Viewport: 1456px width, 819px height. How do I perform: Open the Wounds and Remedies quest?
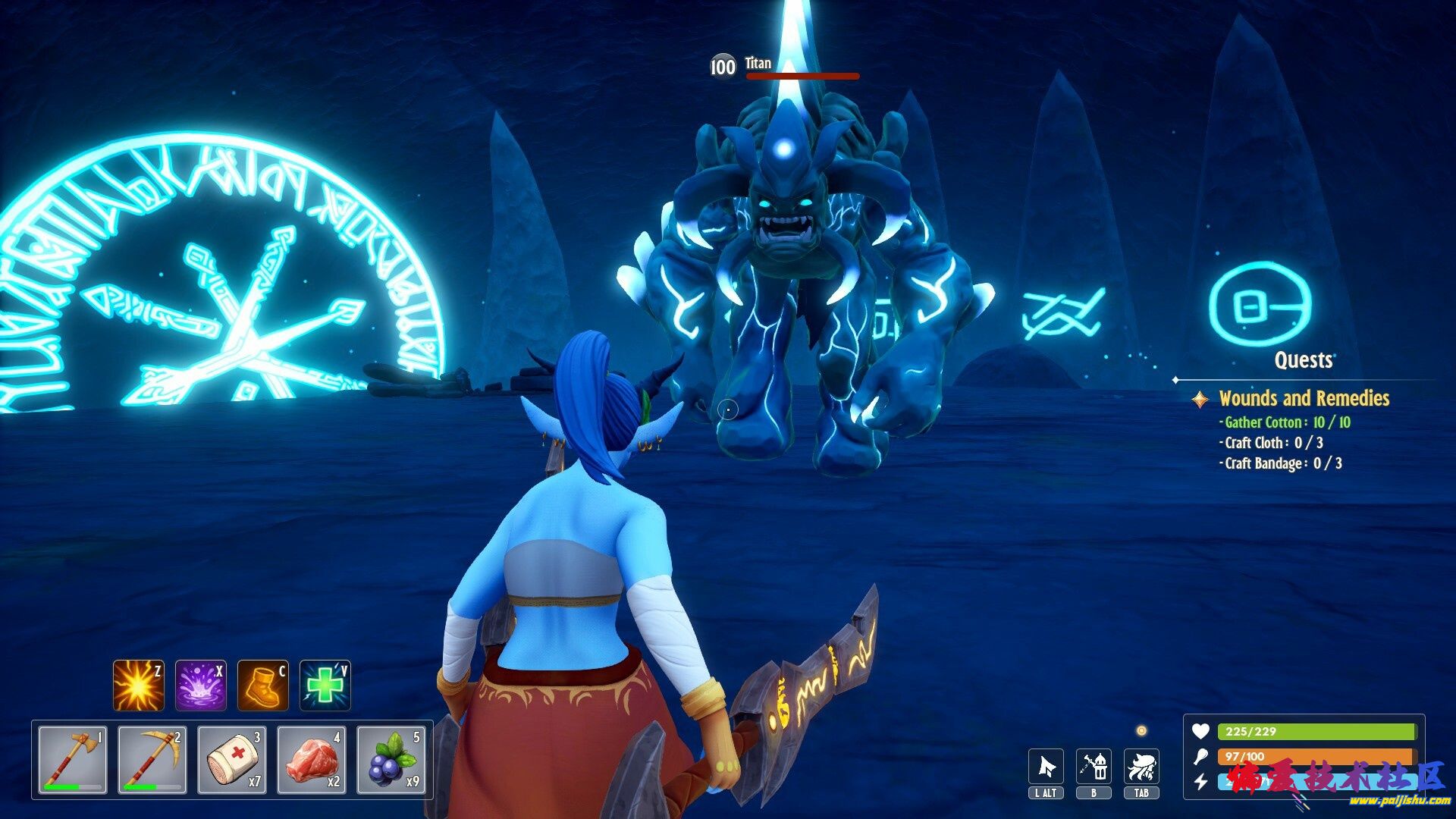click(x=1304, y=398)
